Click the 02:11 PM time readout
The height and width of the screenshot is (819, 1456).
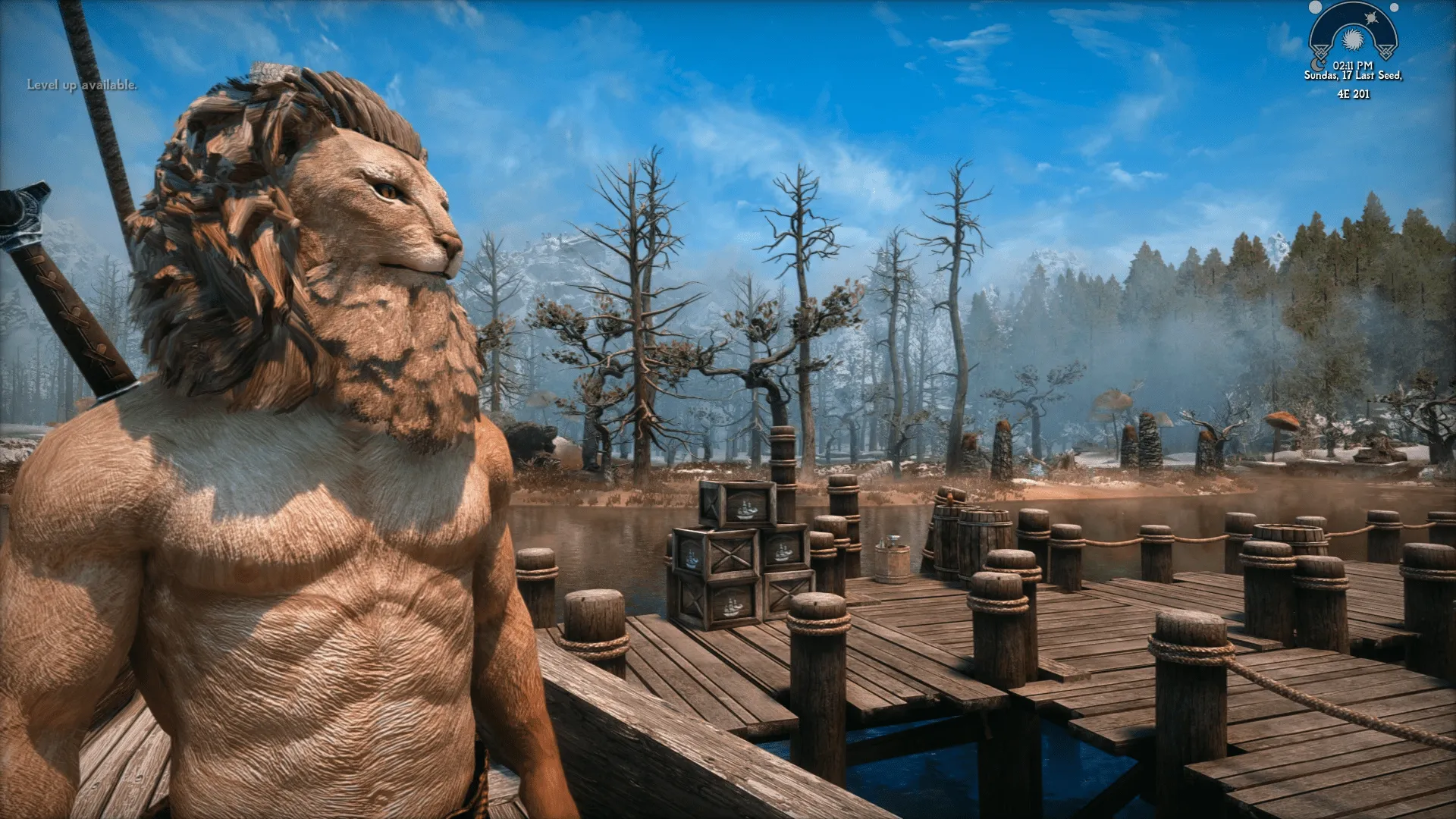tap(1352, 64)
